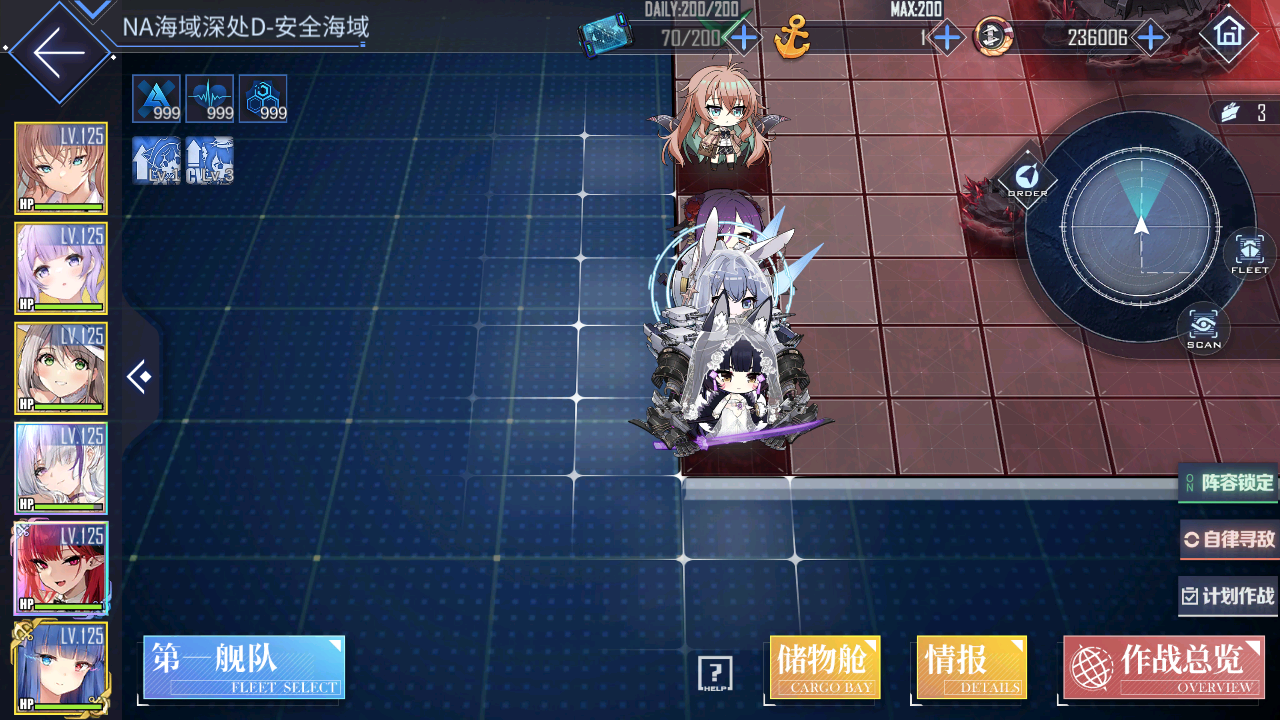Select the blue-haired ship portrait
Viewport: 1280px width, 720px height.
coord(61,667)
